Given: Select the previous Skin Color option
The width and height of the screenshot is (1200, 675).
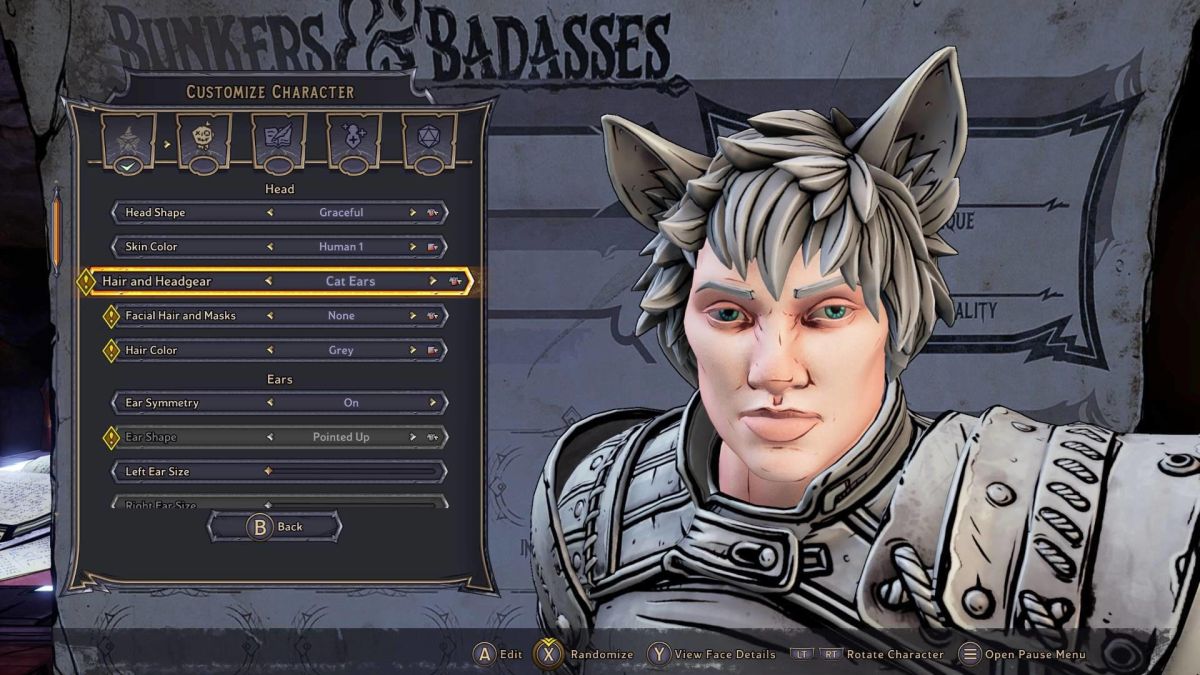Looking at the screenshot, I should point(270,247).
